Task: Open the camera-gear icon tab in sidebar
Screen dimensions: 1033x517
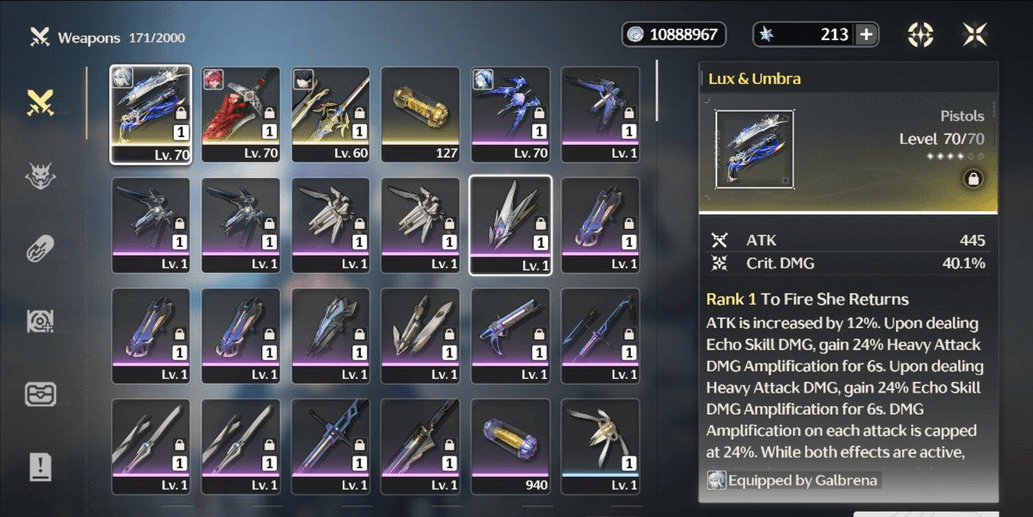Action: tap(40, 321)
